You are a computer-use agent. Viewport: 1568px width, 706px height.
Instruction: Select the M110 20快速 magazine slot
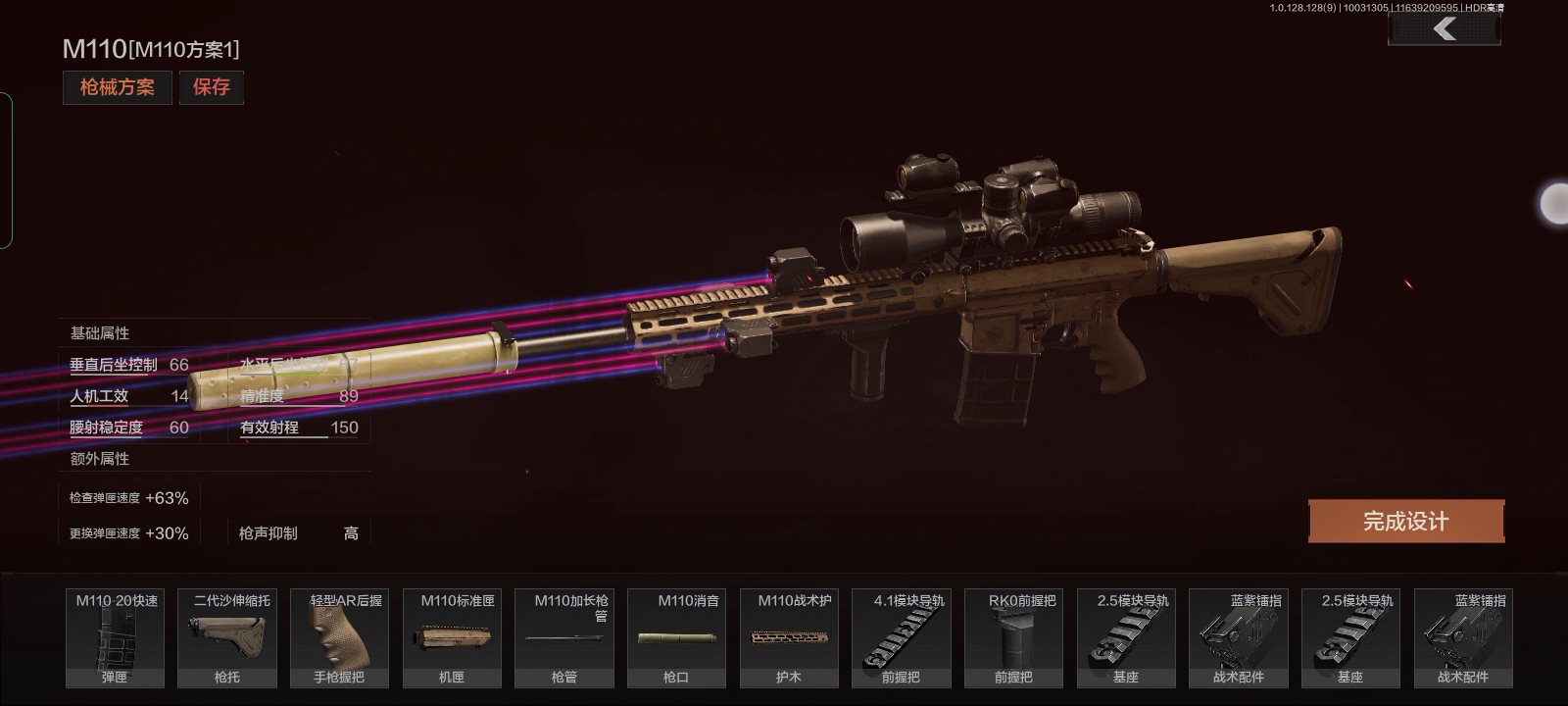tap(115, 637)
